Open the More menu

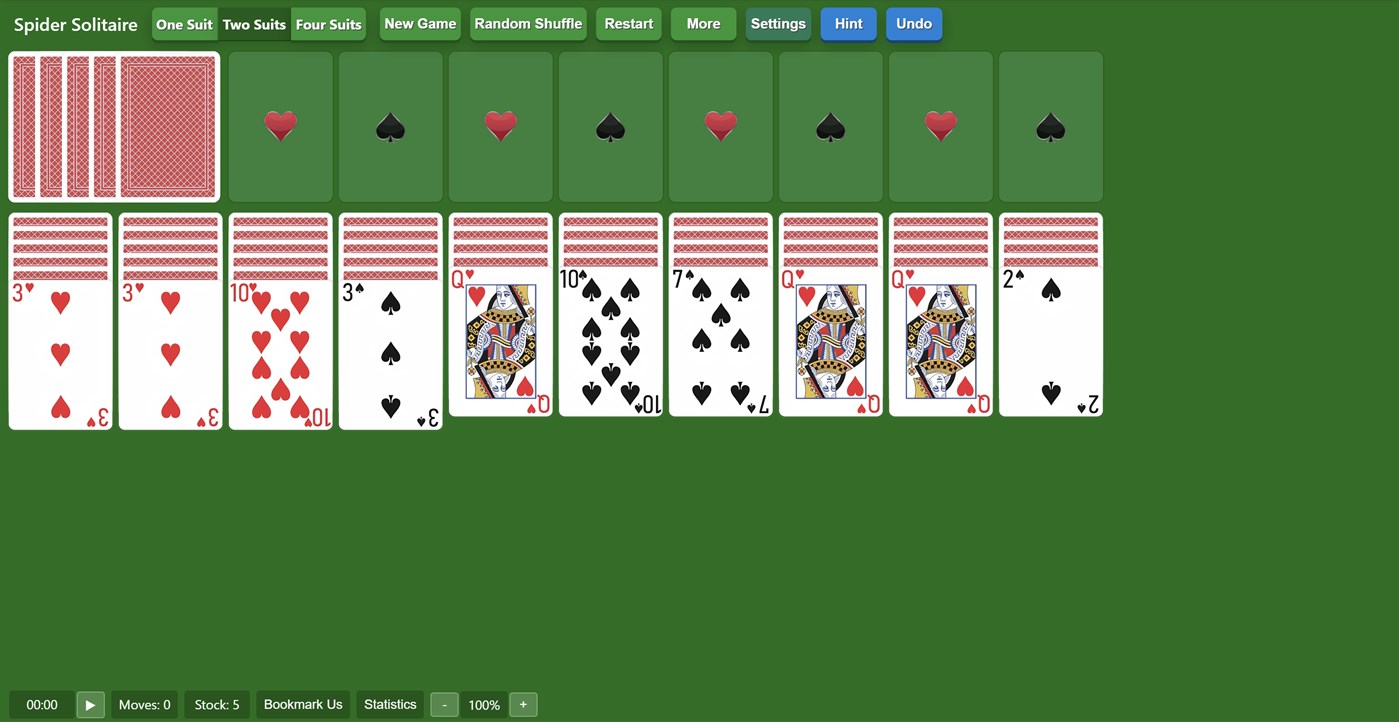[703, 23]
